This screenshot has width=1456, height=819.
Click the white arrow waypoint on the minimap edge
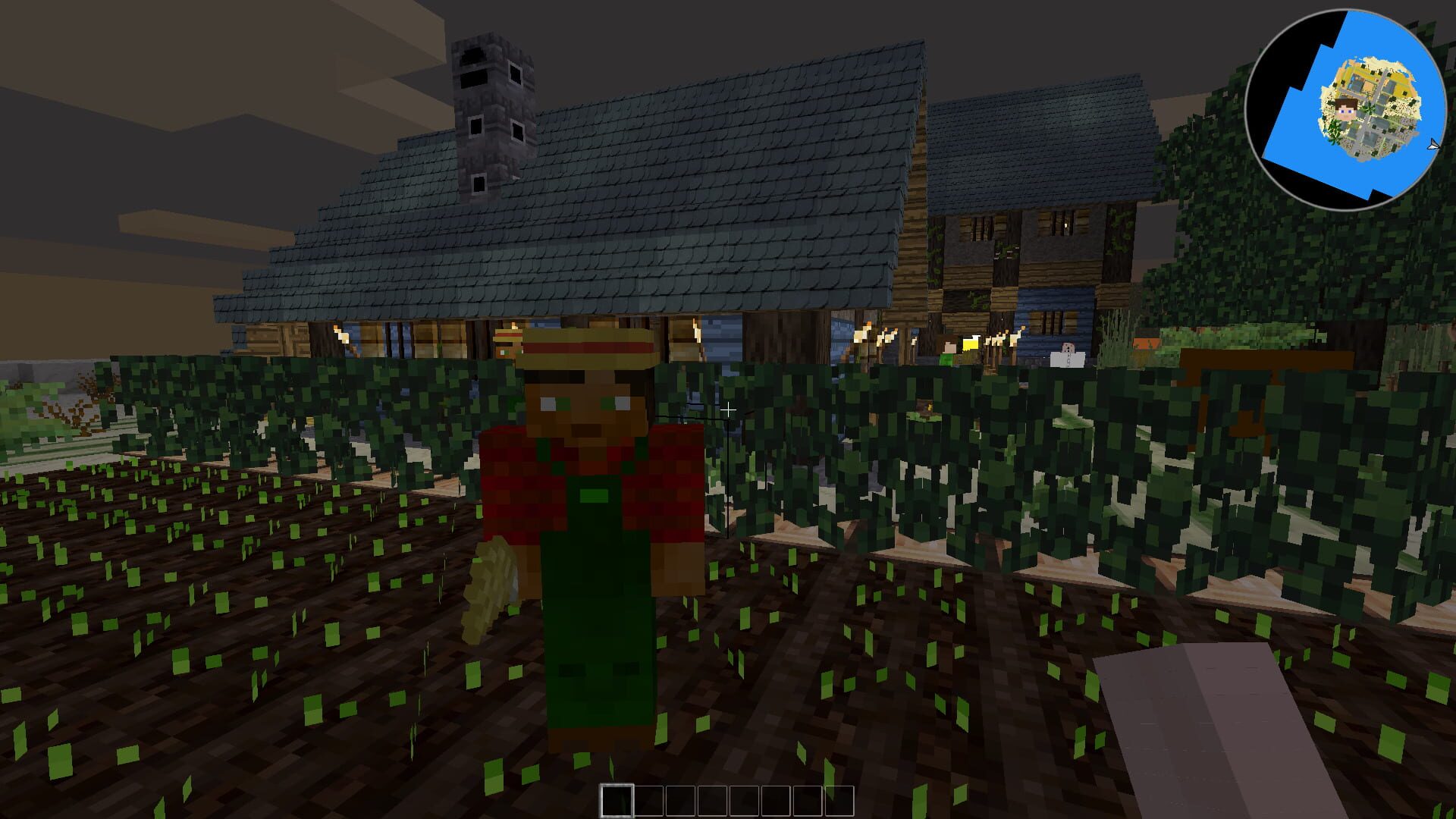coord(1432,146)
